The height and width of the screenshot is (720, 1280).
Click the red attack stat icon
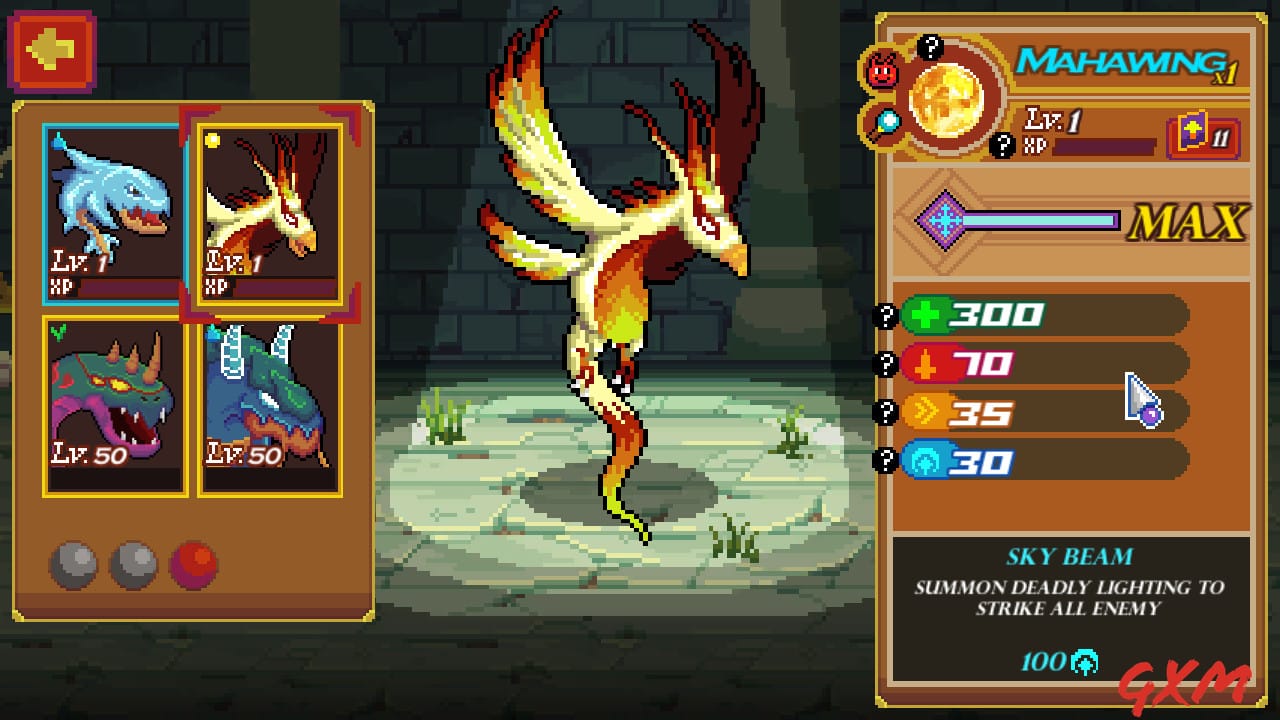[924, 364]
